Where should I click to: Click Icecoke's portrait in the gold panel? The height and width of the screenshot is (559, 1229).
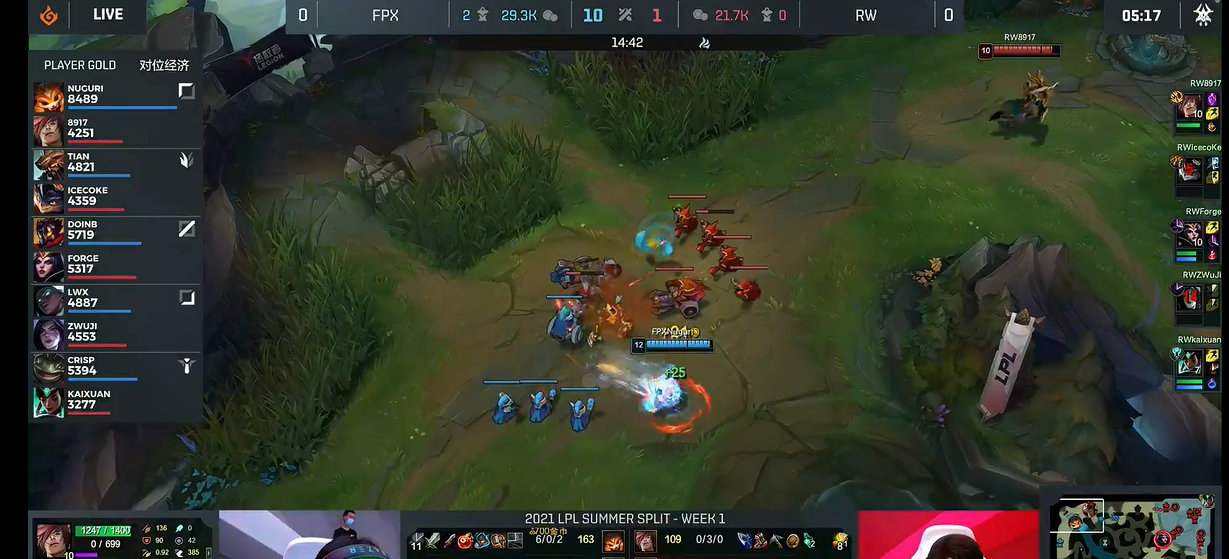pos(48,198)
